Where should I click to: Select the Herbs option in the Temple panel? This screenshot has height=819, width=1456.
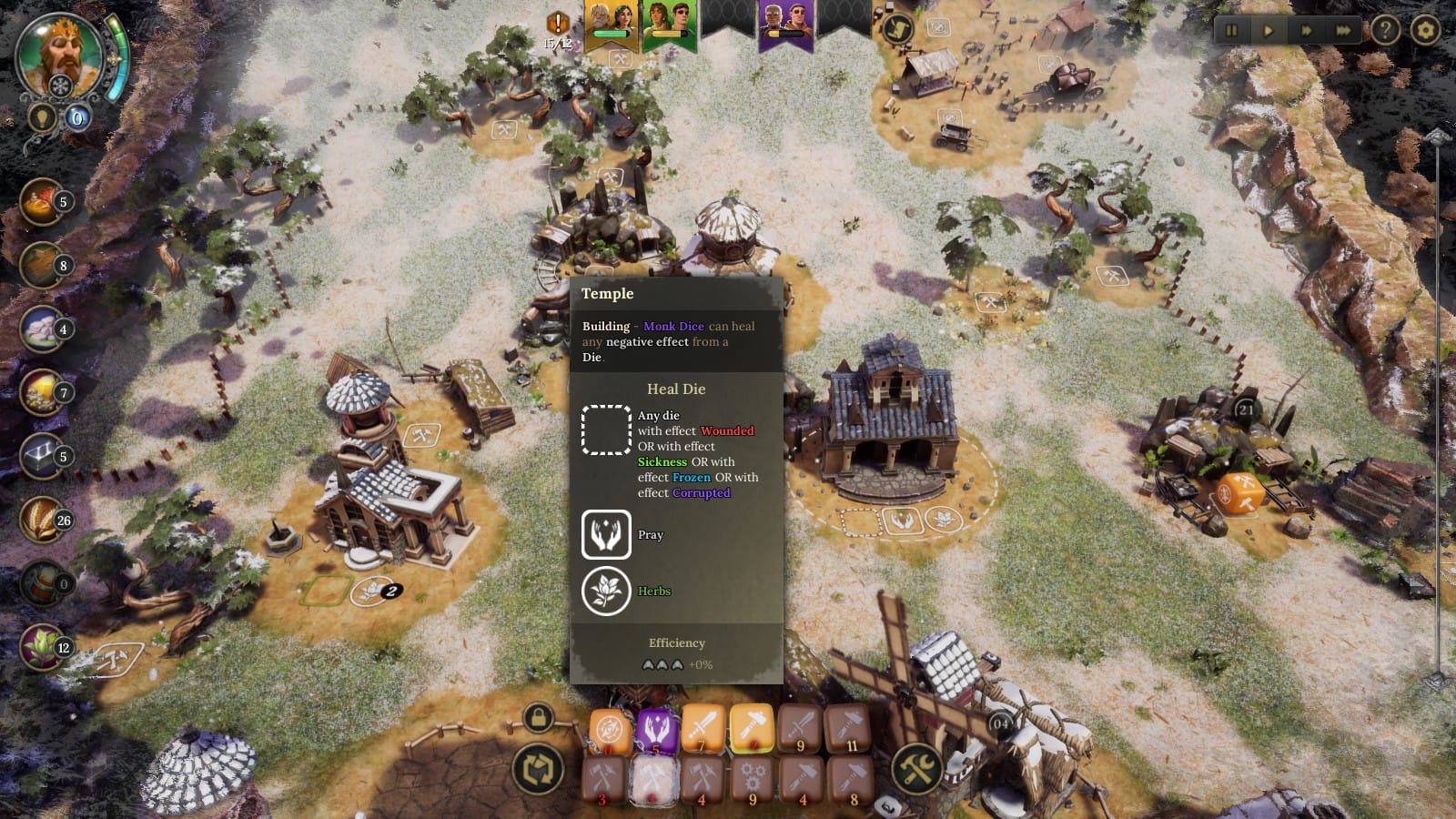(x=607, y=591)
